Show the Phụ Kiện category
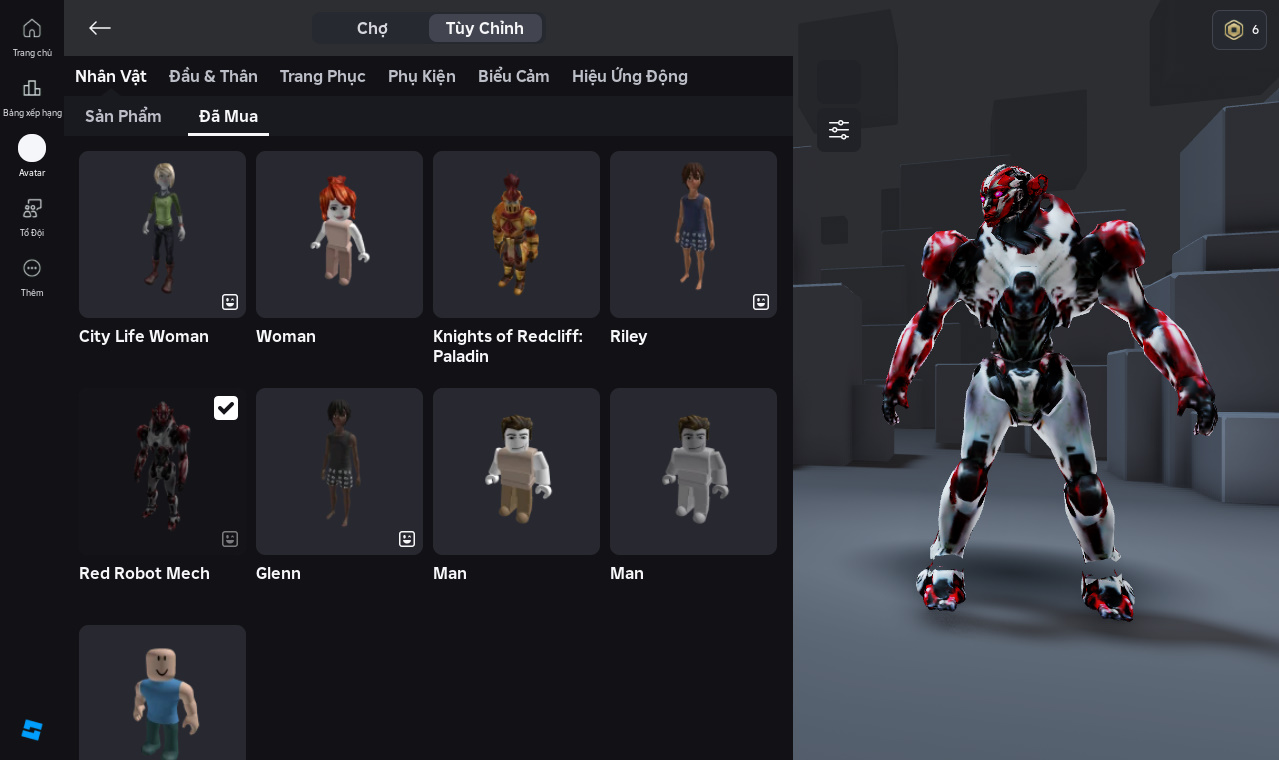1279x760 pixels. tap(421, 76)
